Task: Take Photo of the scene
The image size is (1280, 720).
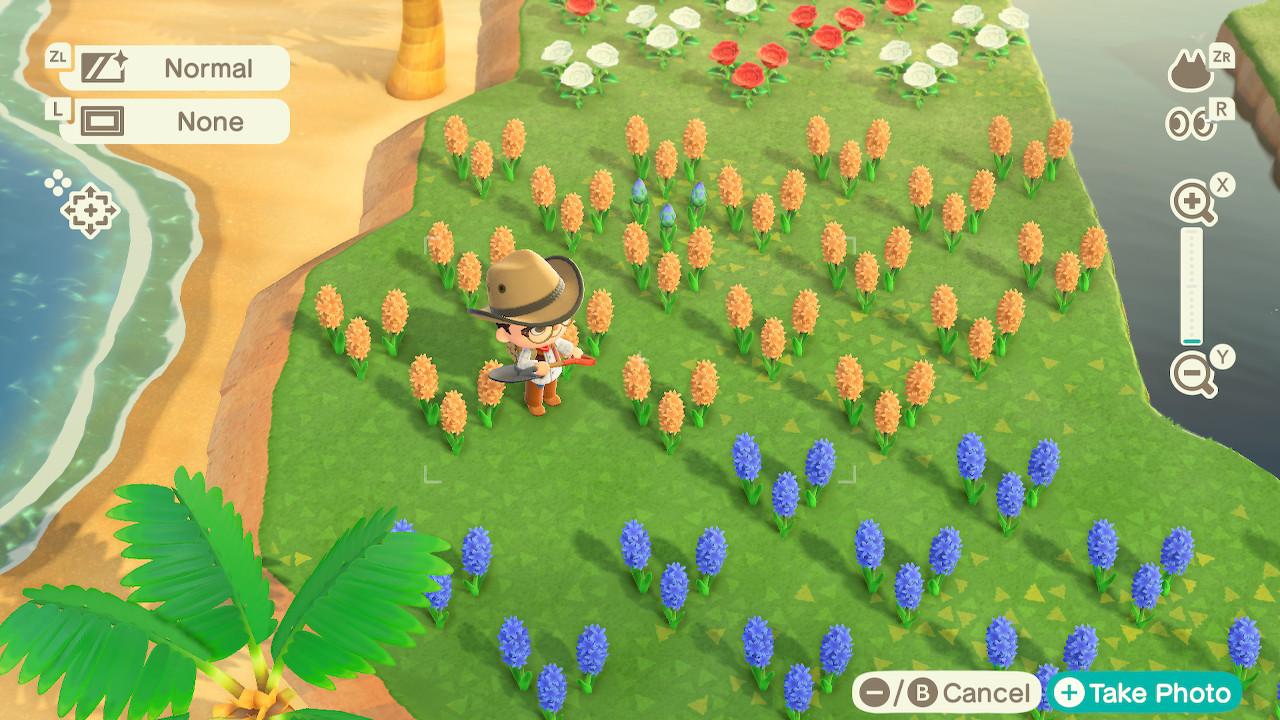Action: 1145,693
